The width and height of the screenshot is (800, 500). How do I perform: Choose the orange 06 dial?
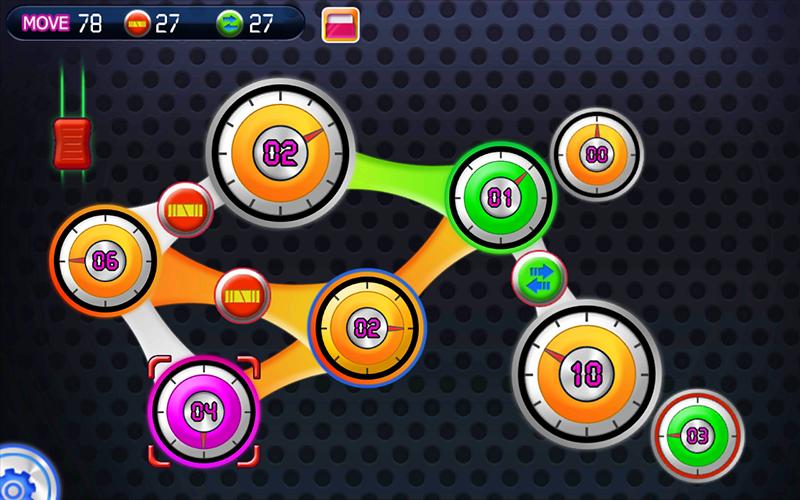click(104, 261)
